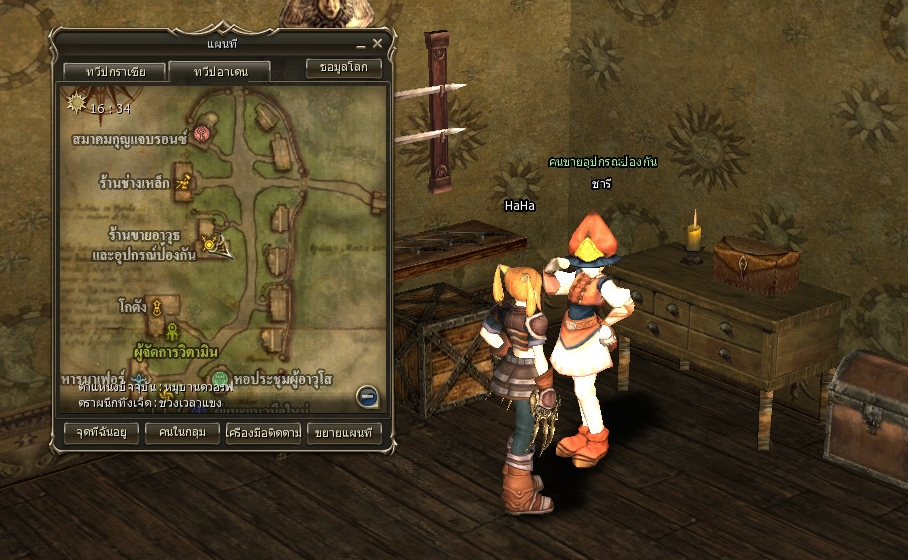This screenshot has height=560, width=908.
Task: Open the เครื่องมือติดตาม tracking tool
Action: coord(263,433)
